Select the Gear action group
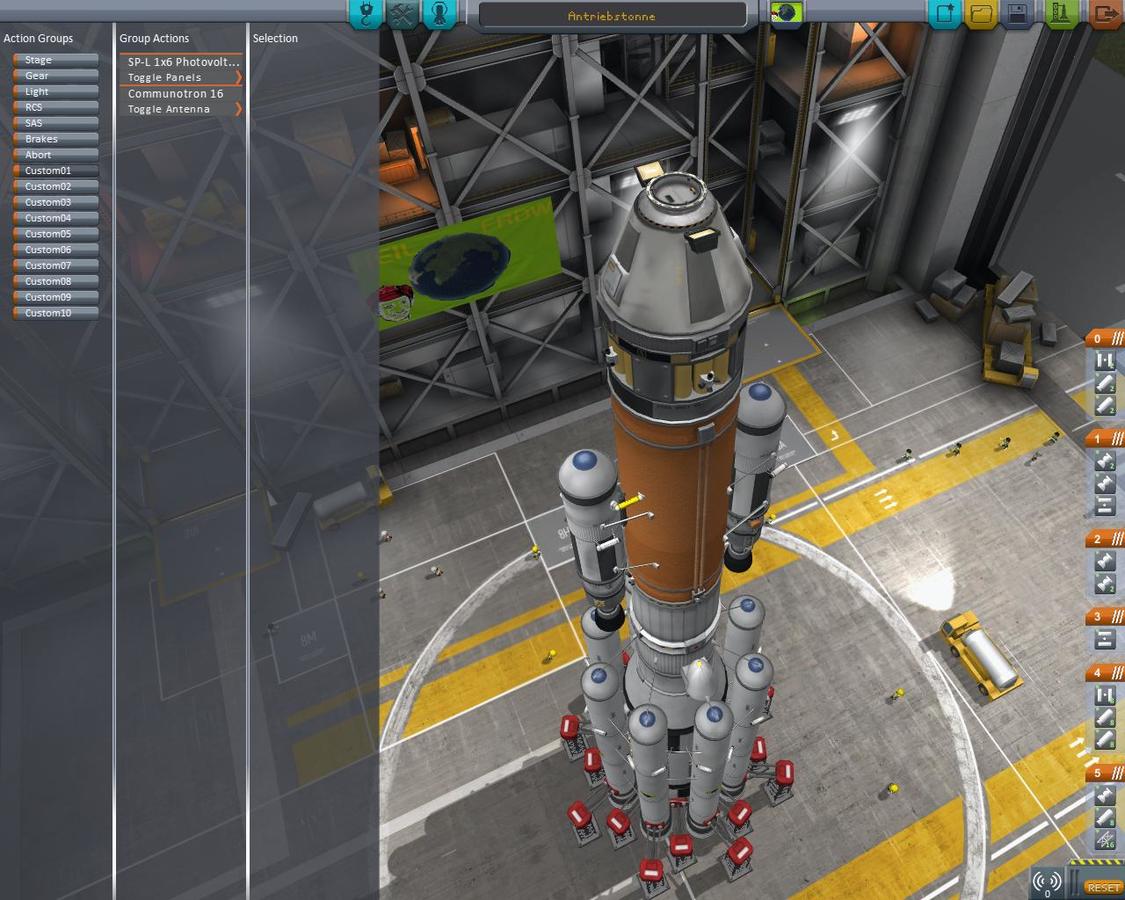The width and height of the screenshot is (1125, 900). [55, 76]
